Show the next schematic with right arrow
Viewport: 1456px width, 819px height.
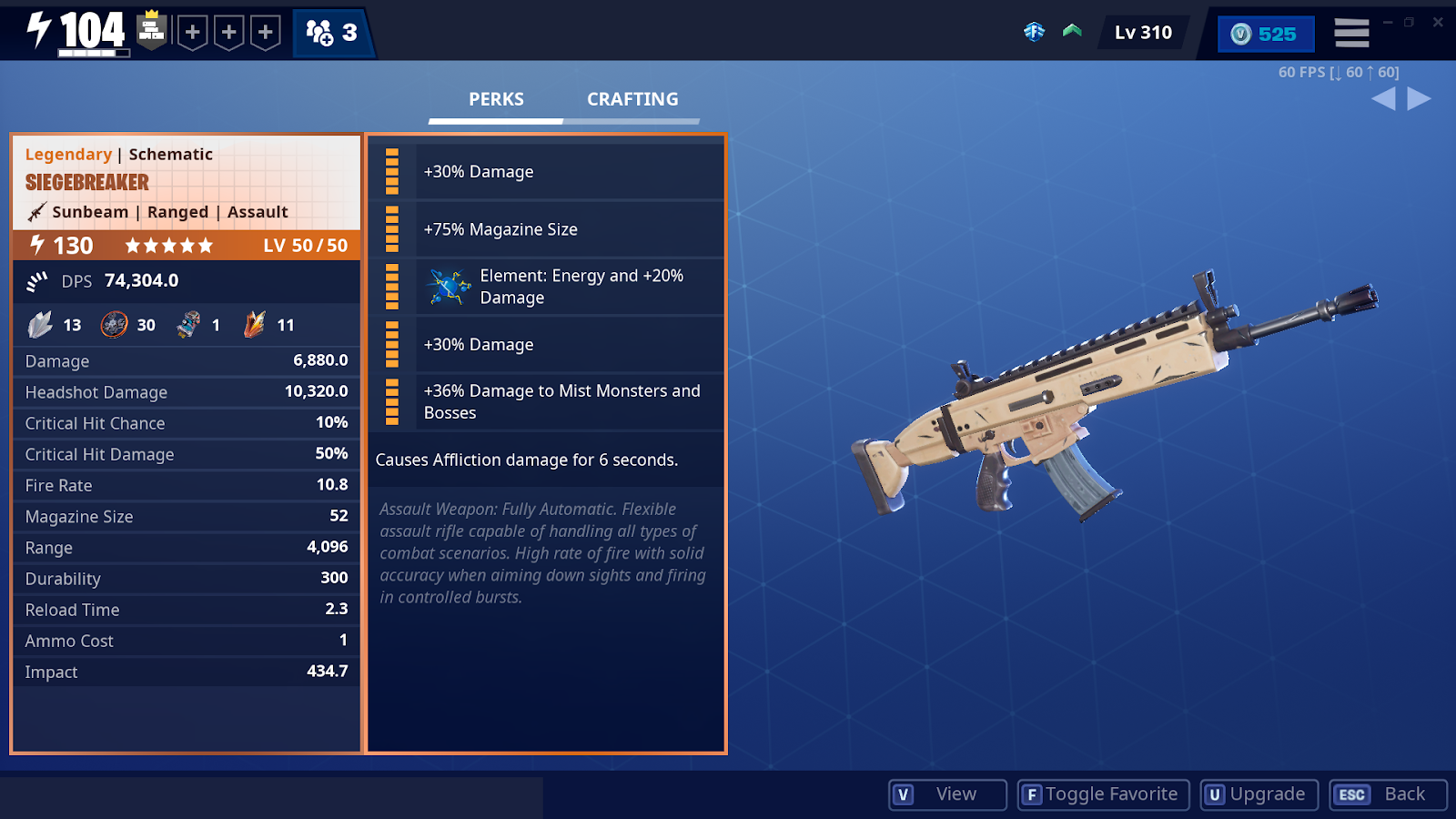coord(1419,98)
